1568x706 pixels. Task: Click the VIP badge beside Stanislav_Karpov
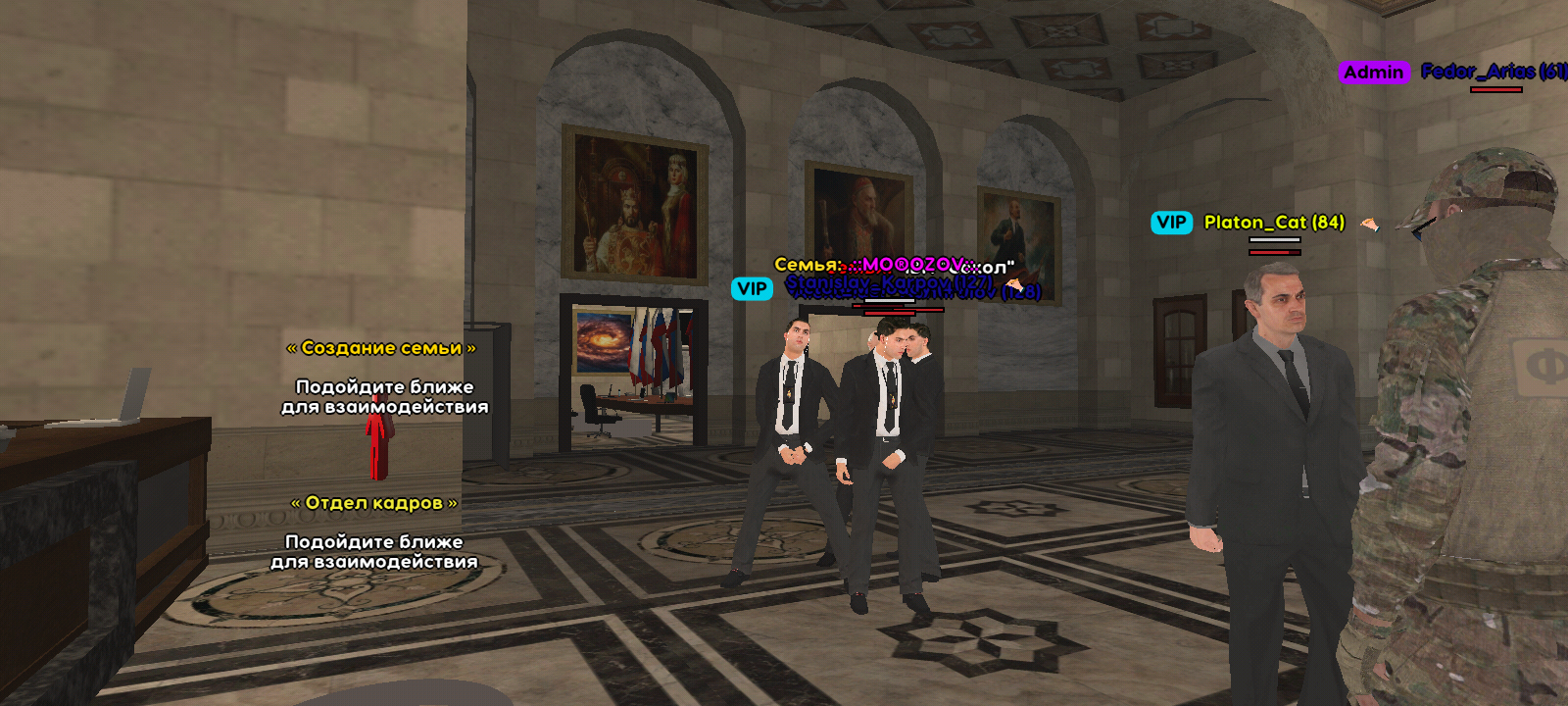(752, 288)
